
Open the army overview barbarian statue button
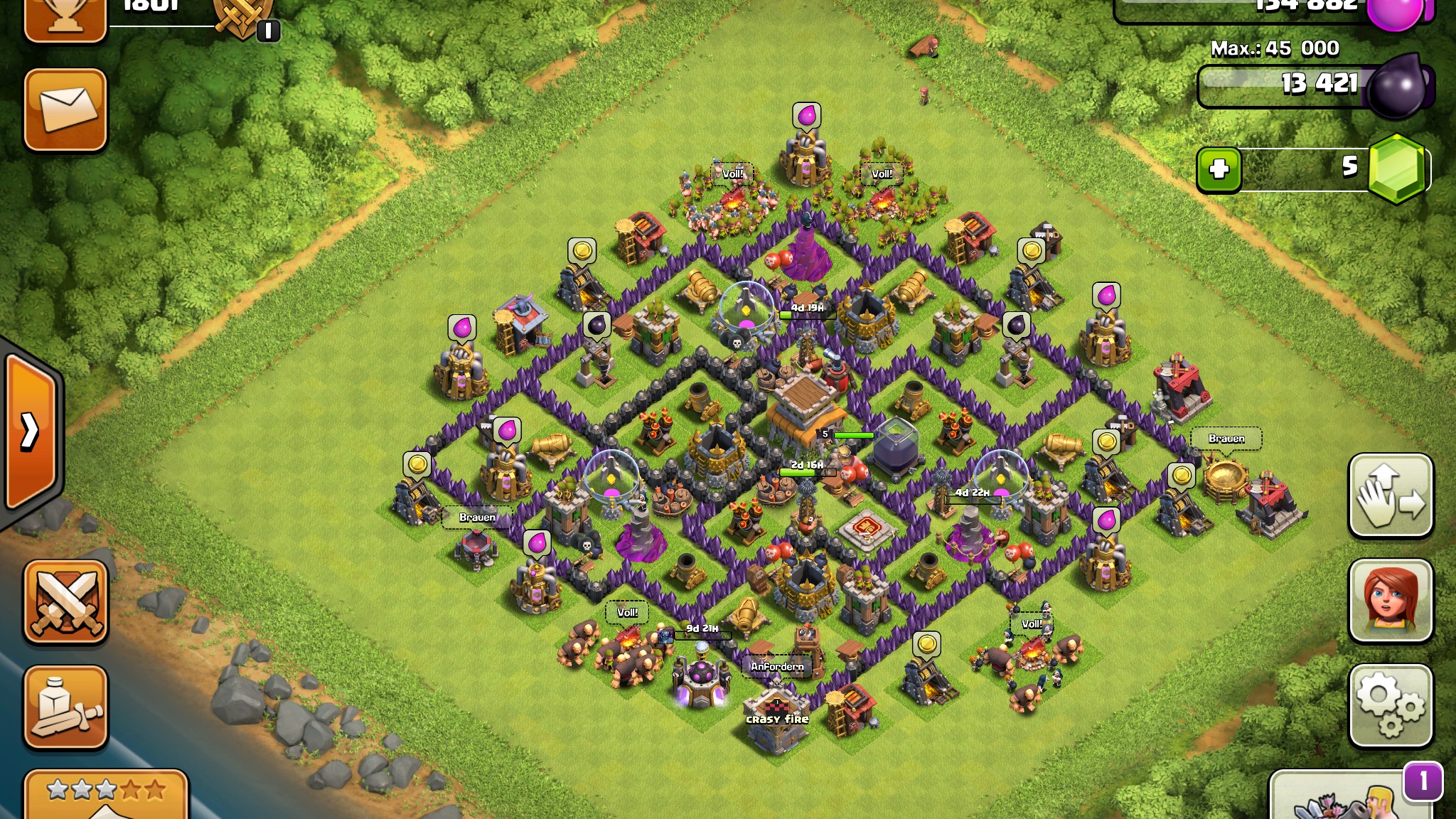click(x=65, y=707)
